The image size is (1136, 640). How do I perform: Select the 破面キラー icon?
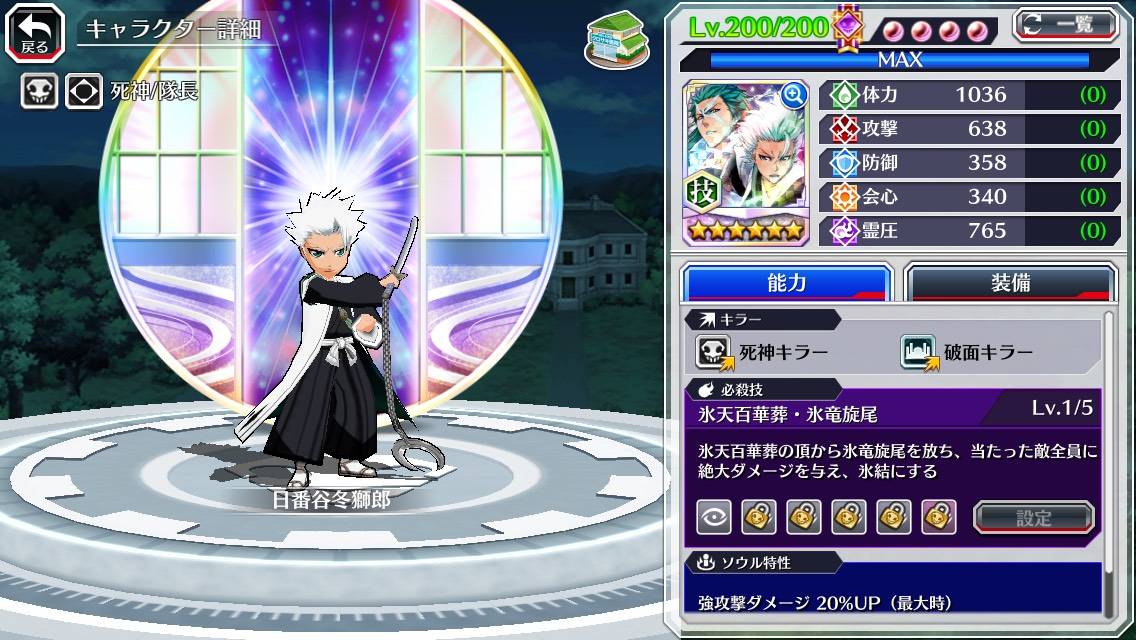918,352
